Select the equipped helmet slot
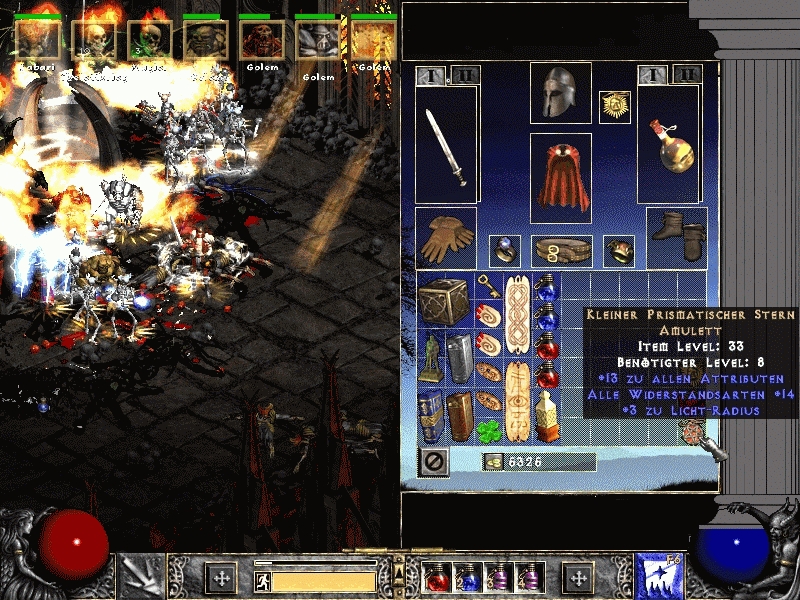This screenshot has width=800, height=600. click(560, 93)
